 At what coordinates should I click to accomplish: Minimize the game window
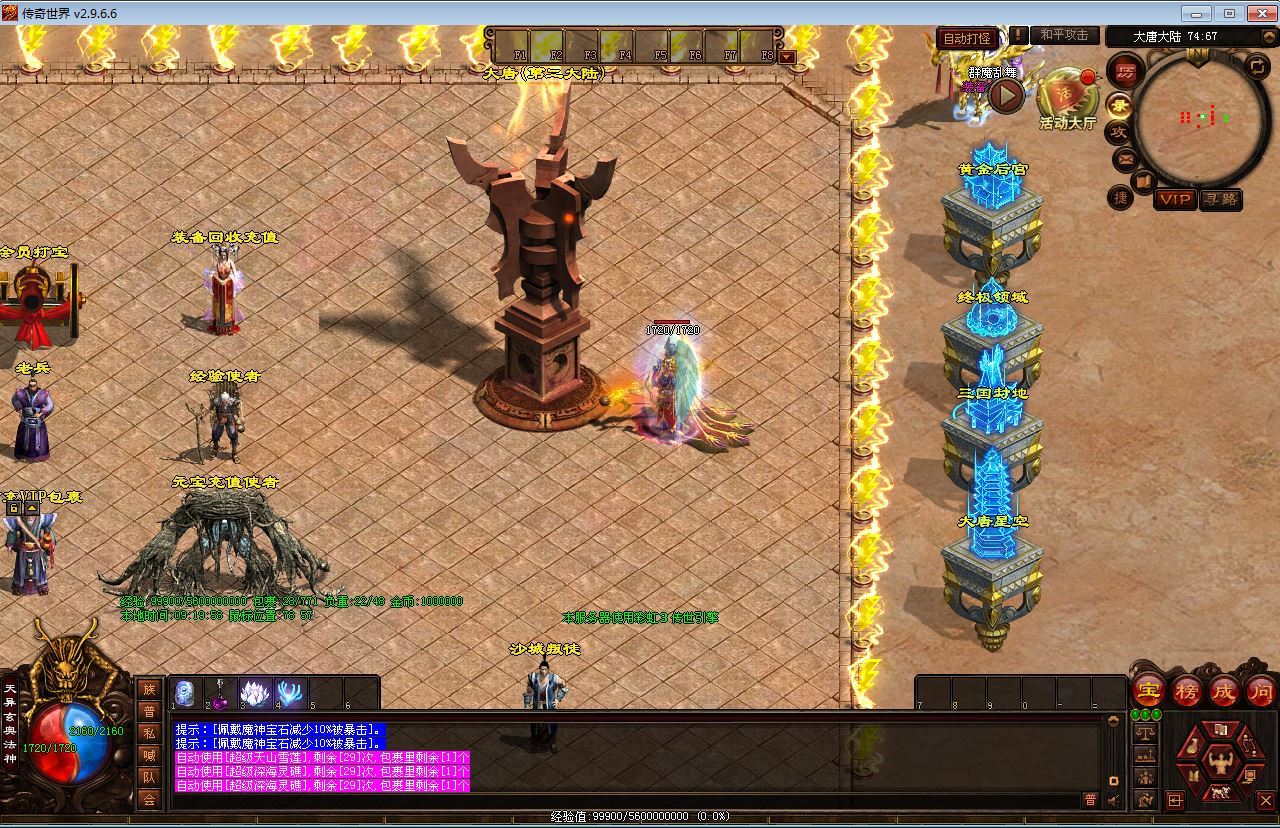click(x=1196, y=13)
